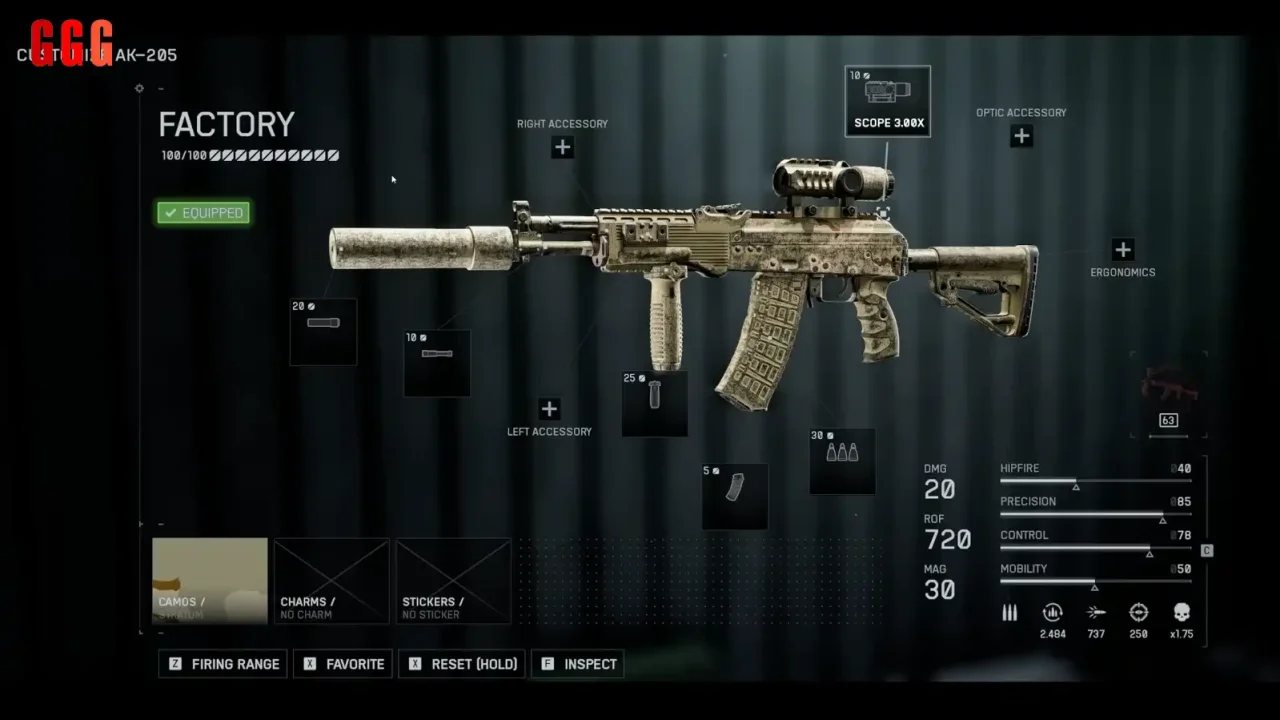Image resolution: width=1280 pixels, height=720 pixels.
Task: Click the skull x1.75 damage multiplier icon
Action: [x=1181, y=613]
